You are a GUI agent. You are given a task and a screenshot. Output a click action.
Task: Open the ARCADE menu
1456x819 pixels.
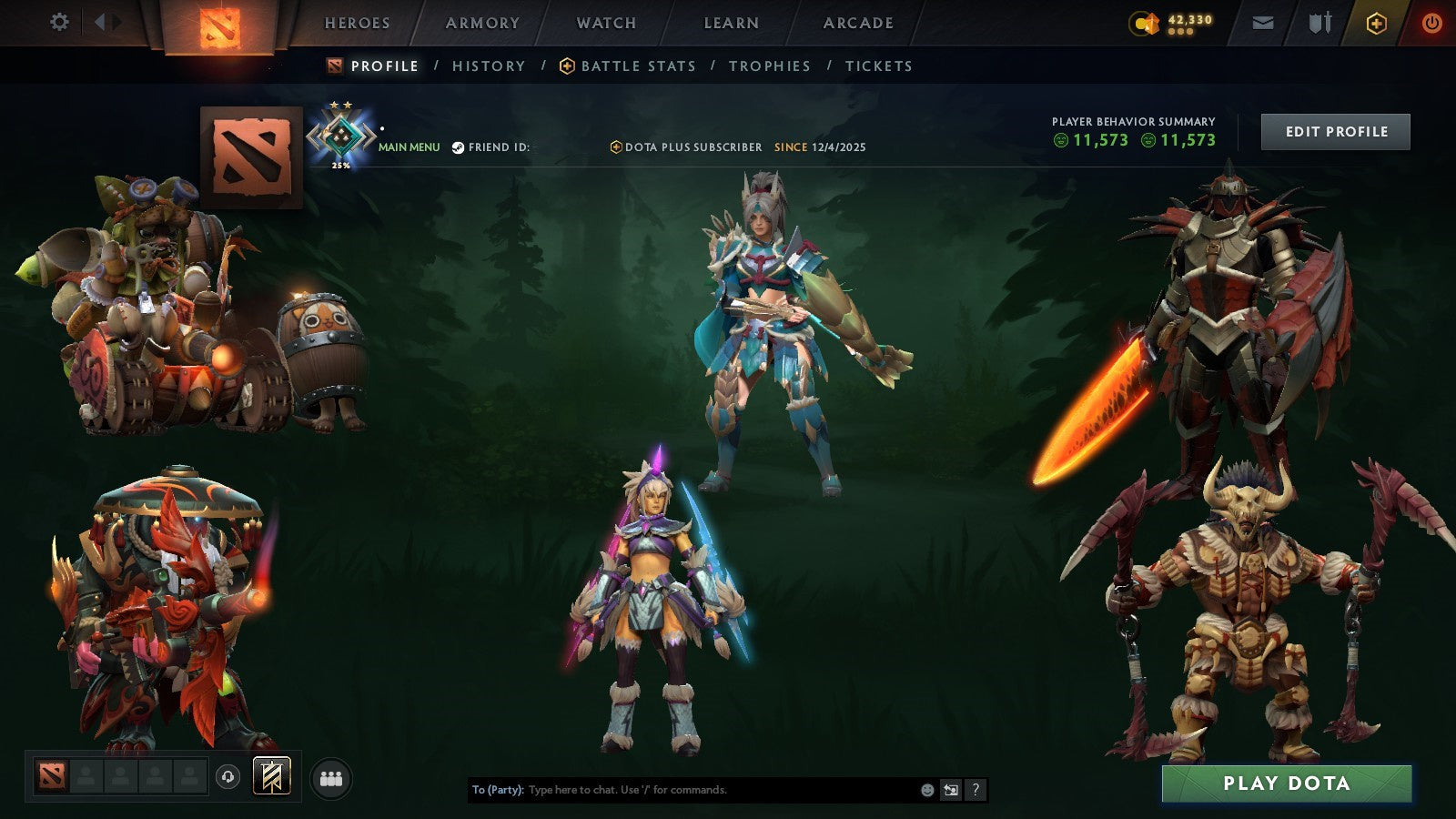pos(856,24)
